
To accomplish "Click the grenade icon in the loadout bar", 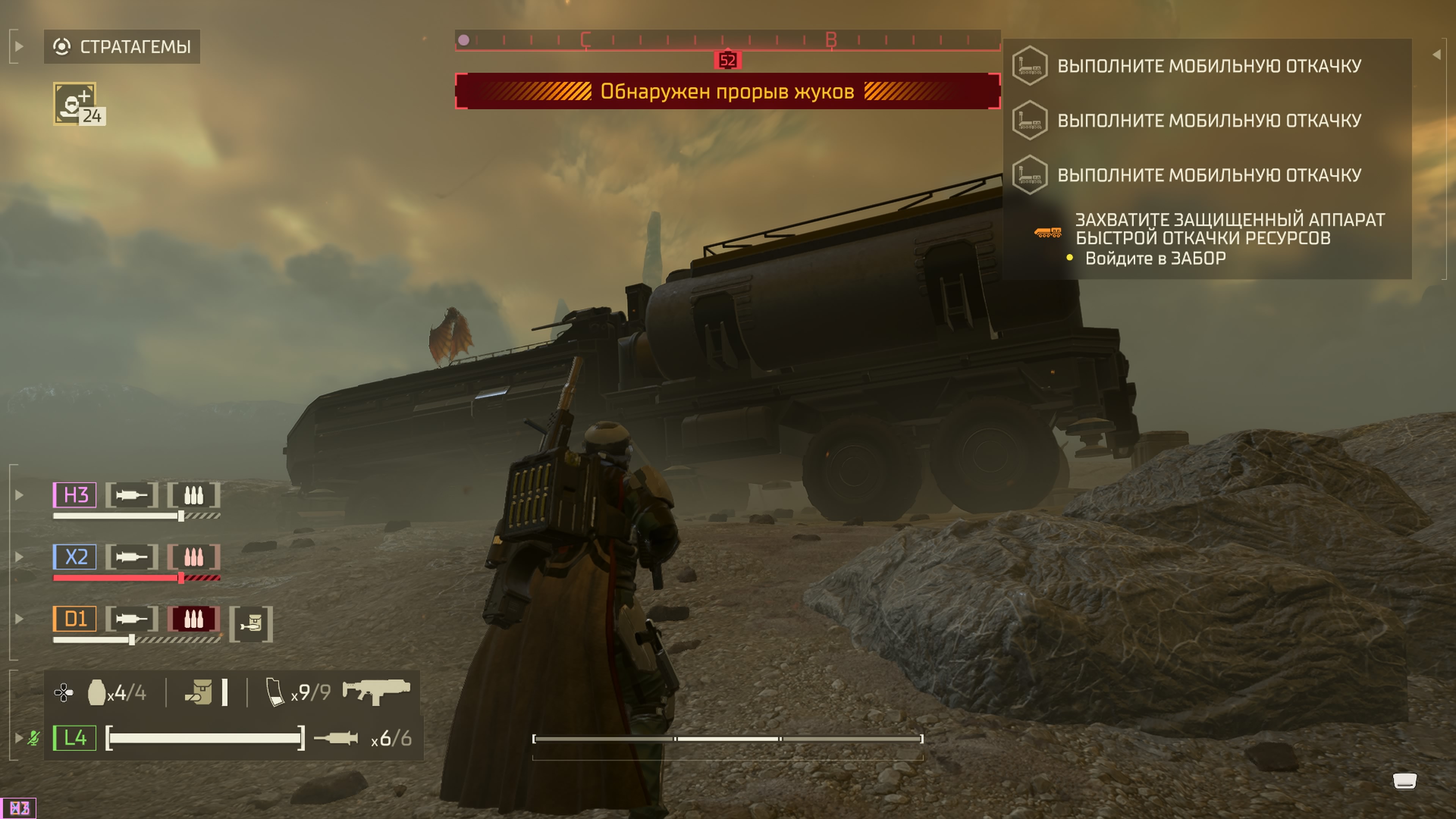I will coord(97,692).
